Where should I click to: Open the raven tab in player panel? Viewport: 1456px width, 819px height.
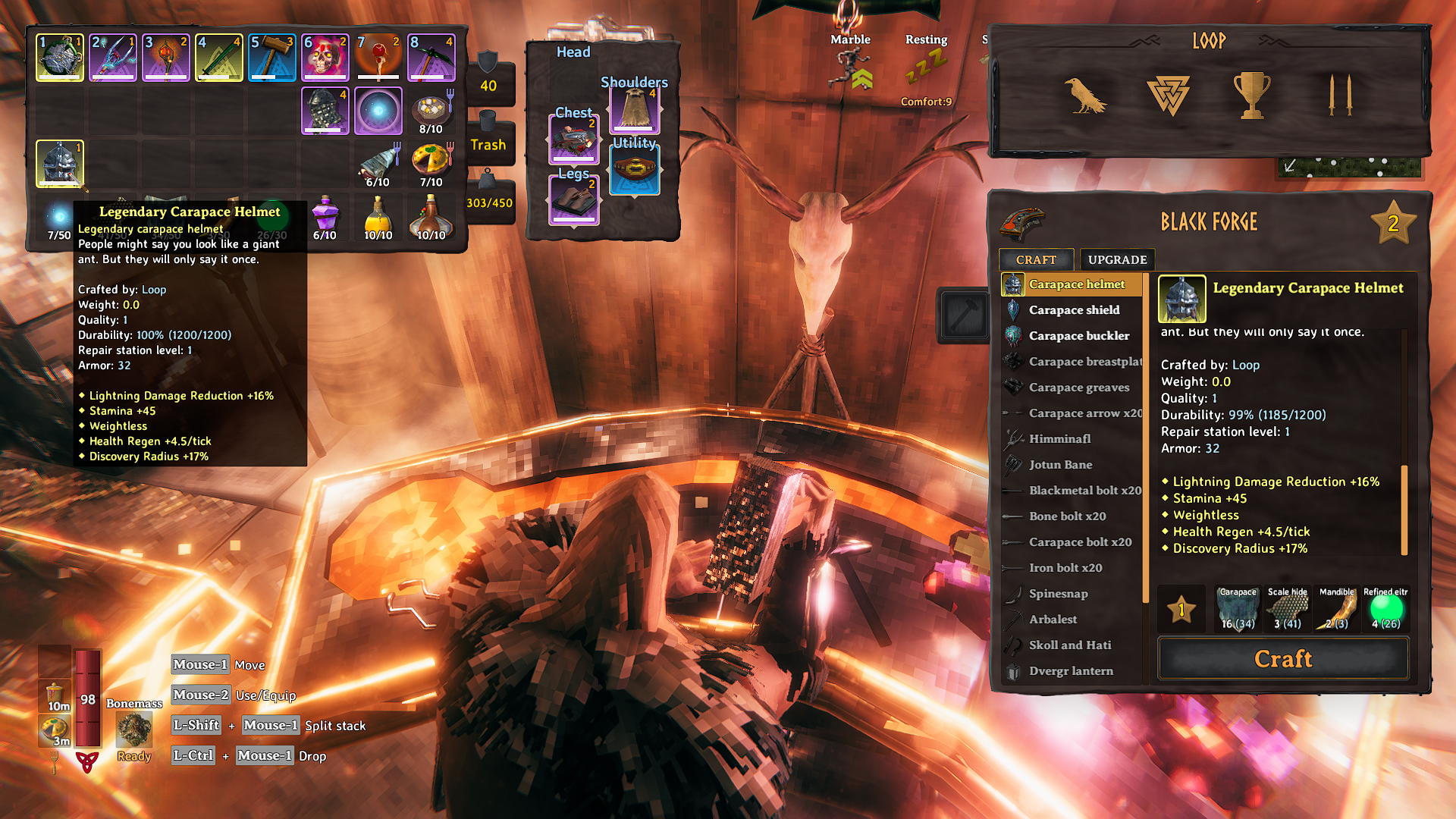(1084, 95)
